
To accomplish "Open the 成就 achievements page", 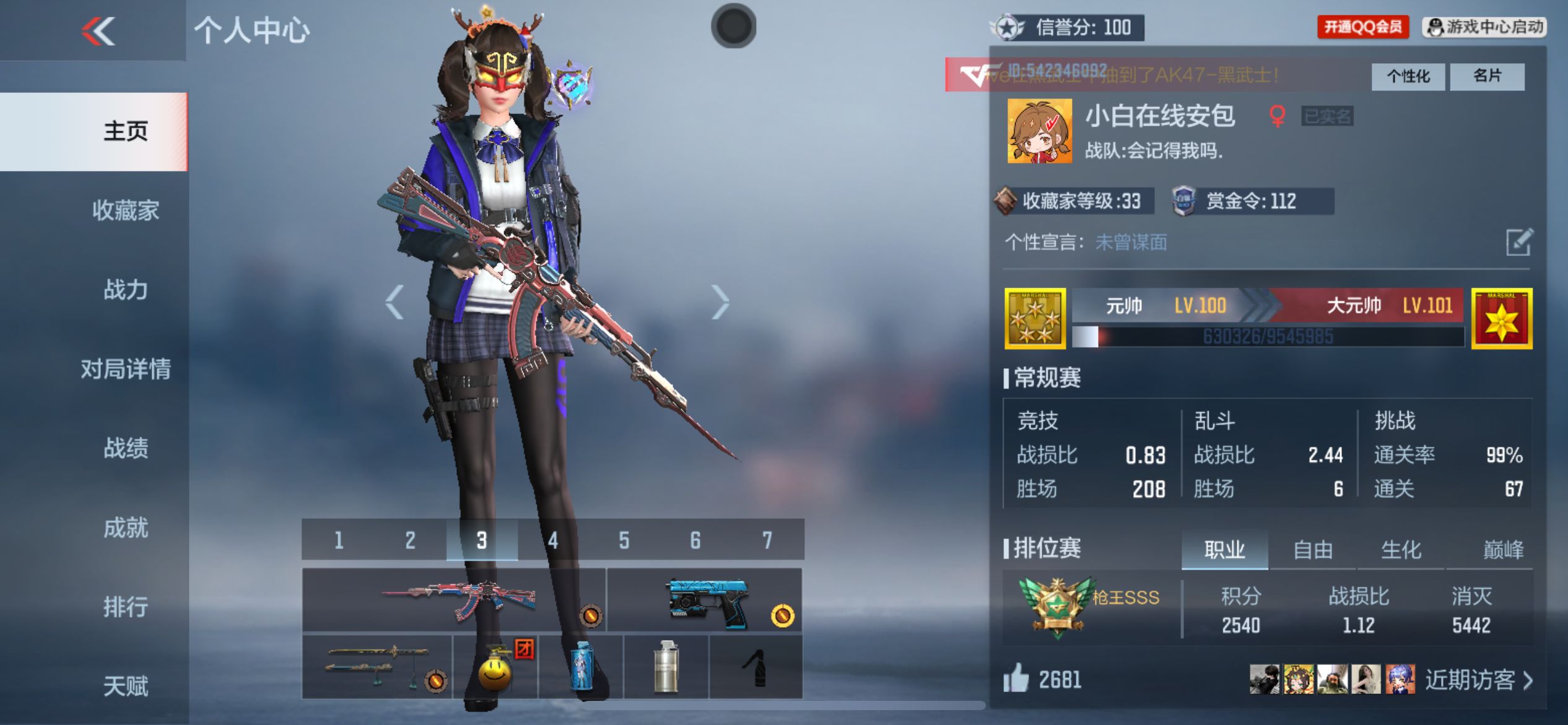I will [125, 528].
